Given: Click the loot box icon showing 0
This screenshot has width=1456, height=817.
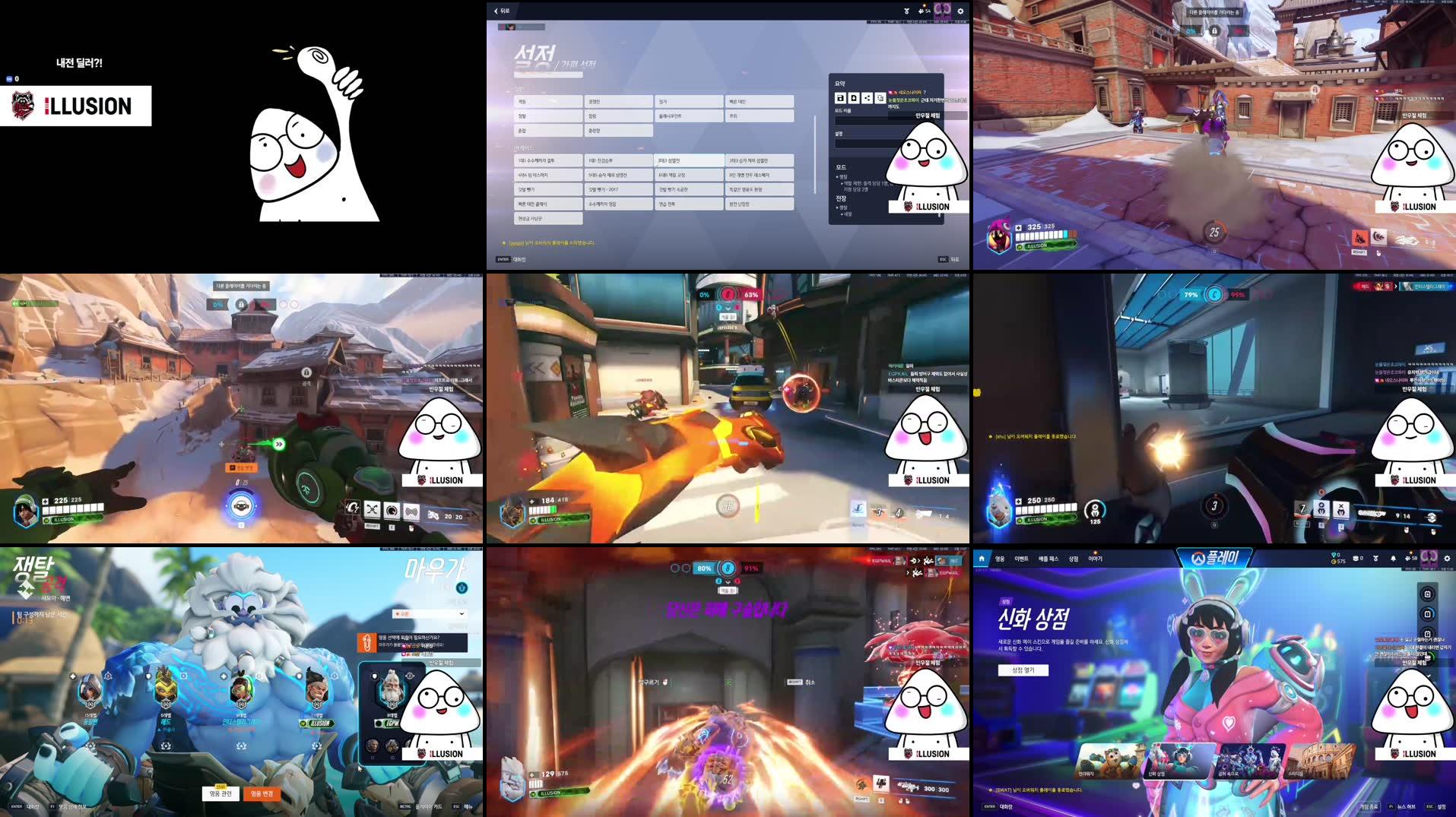Looking at the screenshot, I should tap(1358, 558).
